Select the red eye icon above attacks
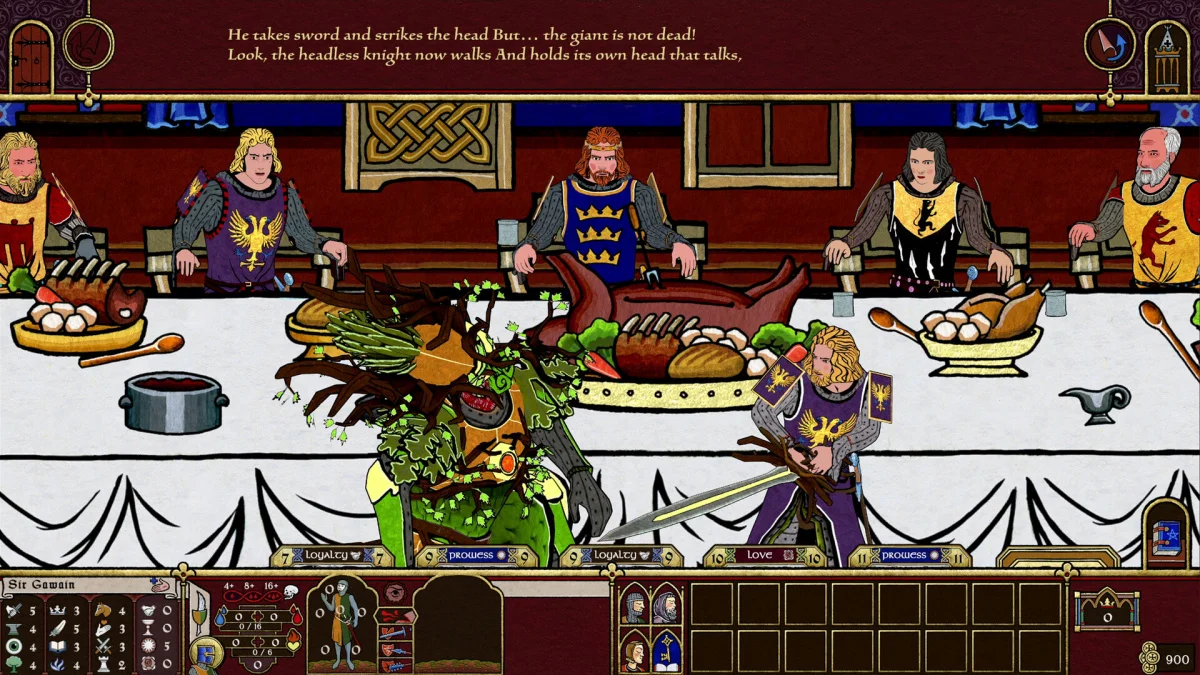 coord(395,593)
